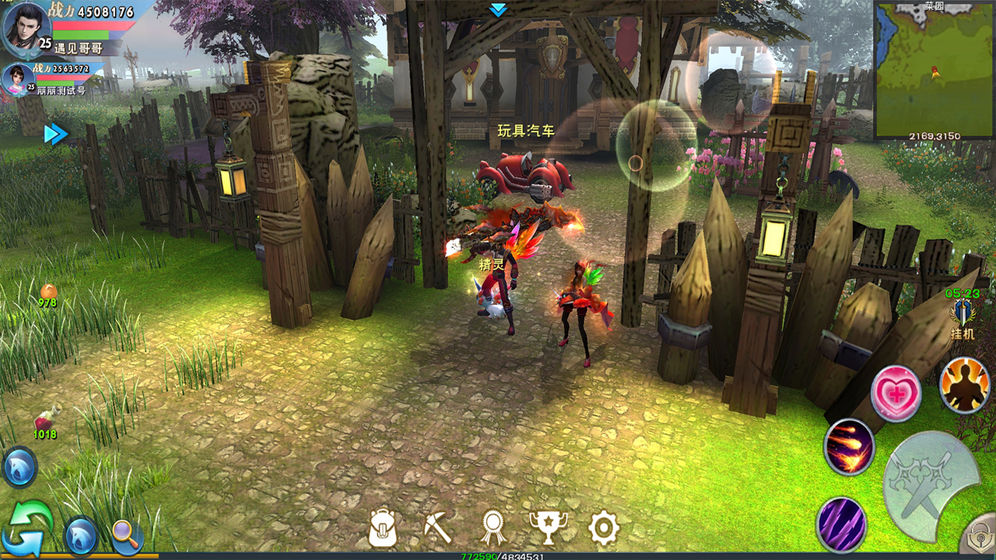Image resolution: width=996 pixels, height=560 pixels.
Task: Open the pickaxe crafting menu
Action: click(x=437, y=527)
